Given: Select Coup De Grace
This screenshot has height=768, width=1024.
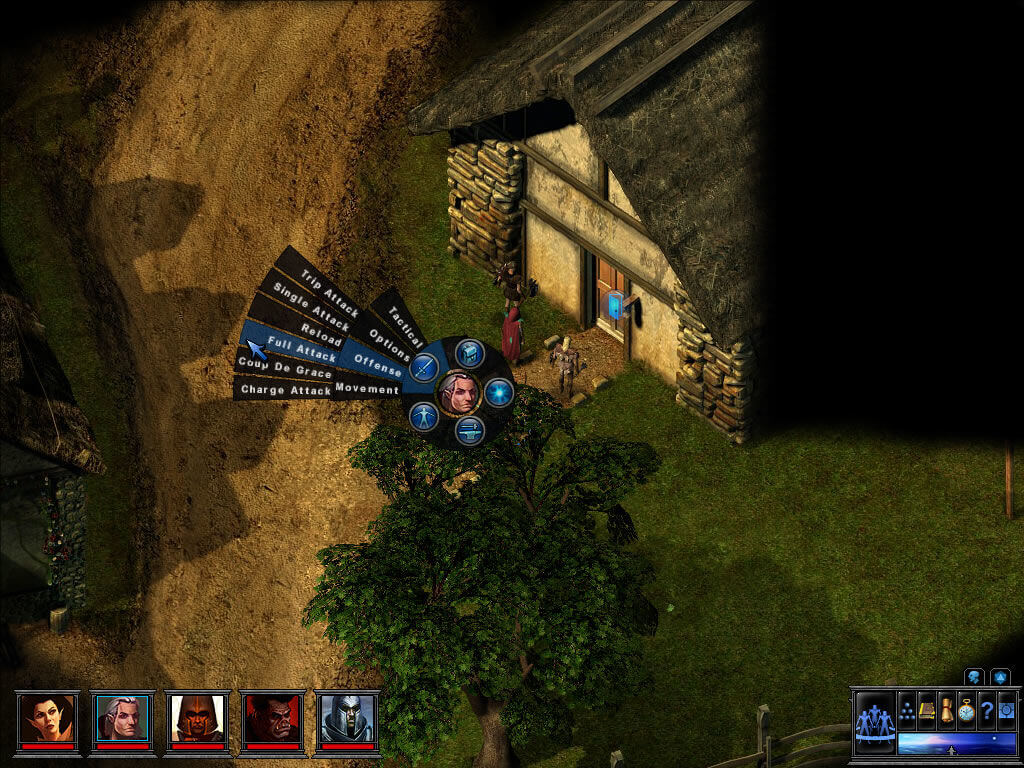Looking at the screenshot, I should (285, 371).
